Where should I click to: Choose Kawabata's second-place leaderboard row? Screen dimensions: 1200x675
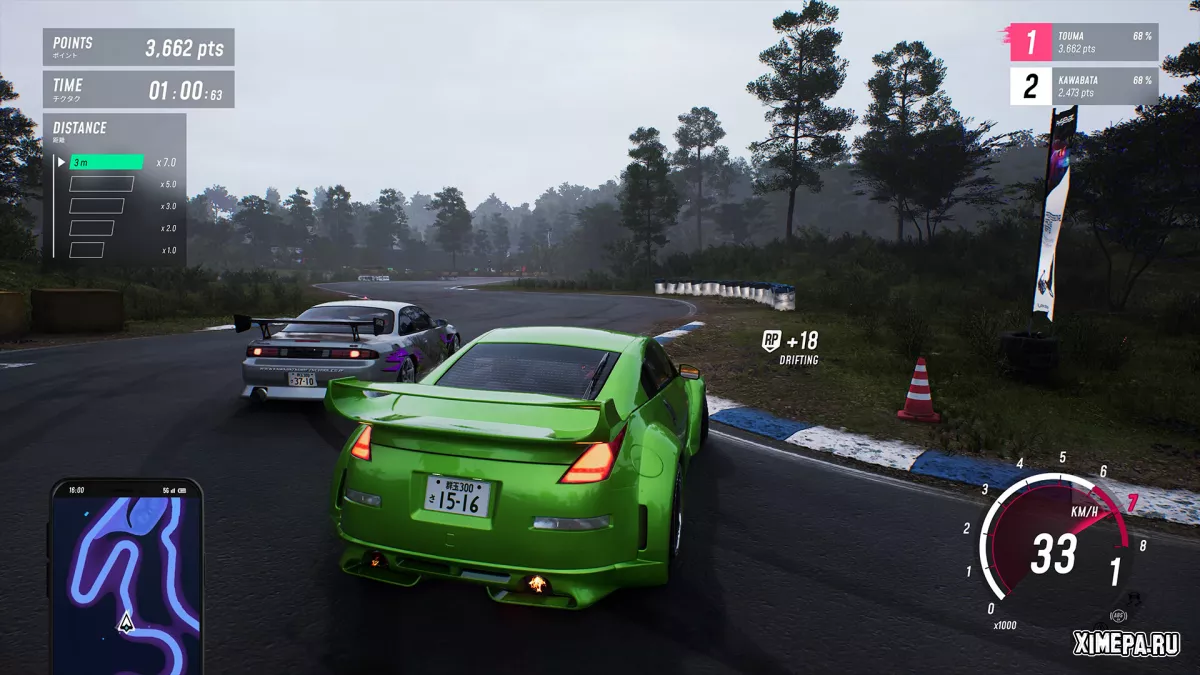(x=1083, y=86)
